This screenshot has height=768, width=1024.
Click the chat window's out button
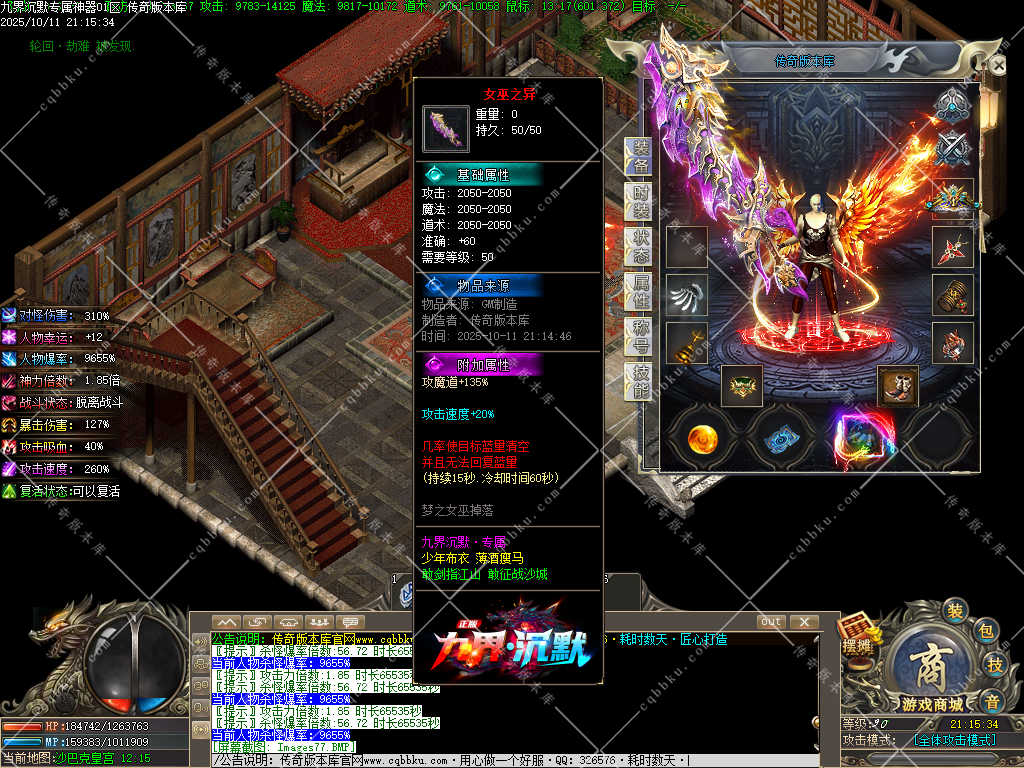click(x=771, y=622)
